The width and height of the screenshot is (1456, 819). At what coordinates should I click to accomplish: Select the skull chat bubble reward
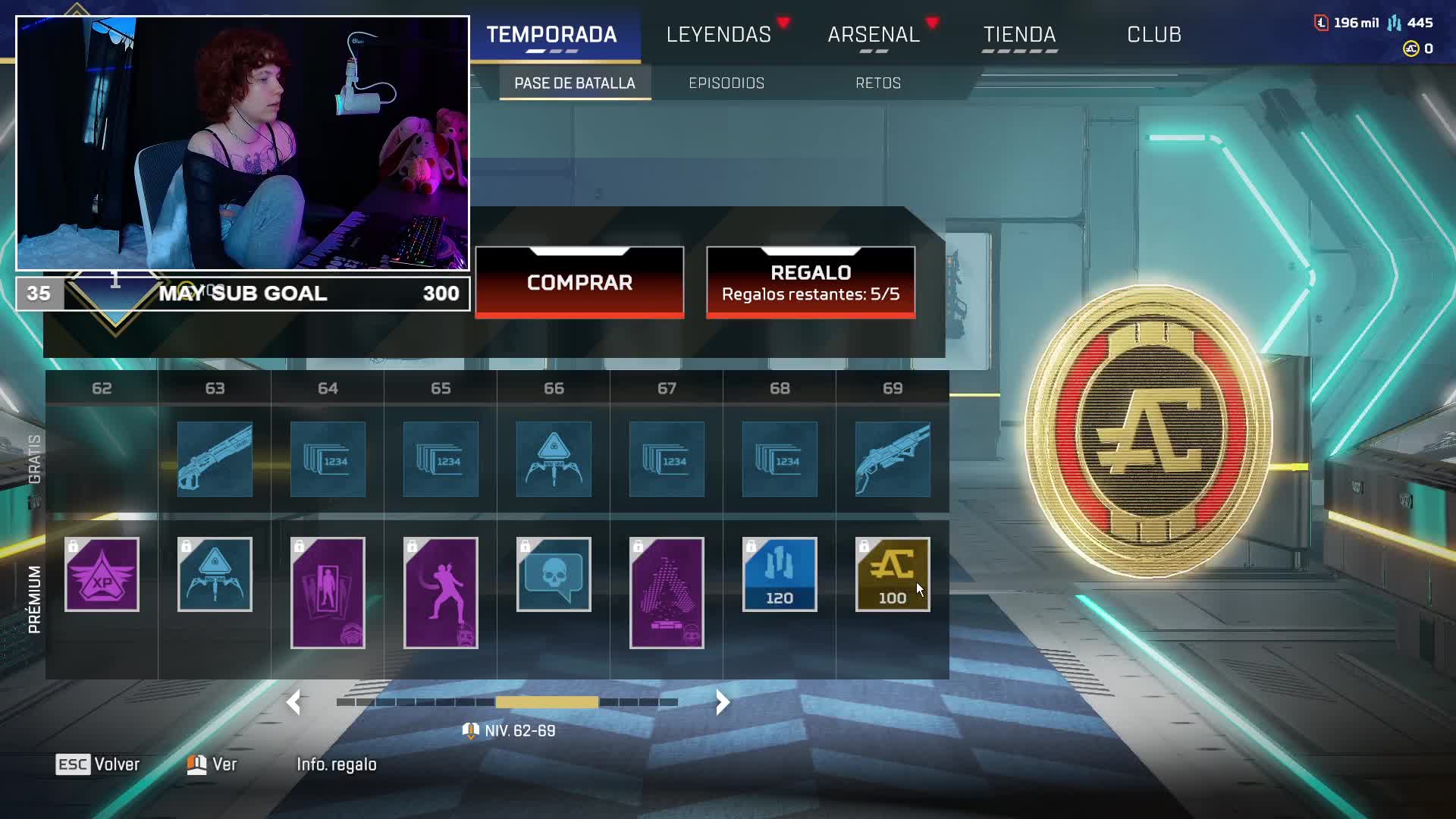[554, 574]
